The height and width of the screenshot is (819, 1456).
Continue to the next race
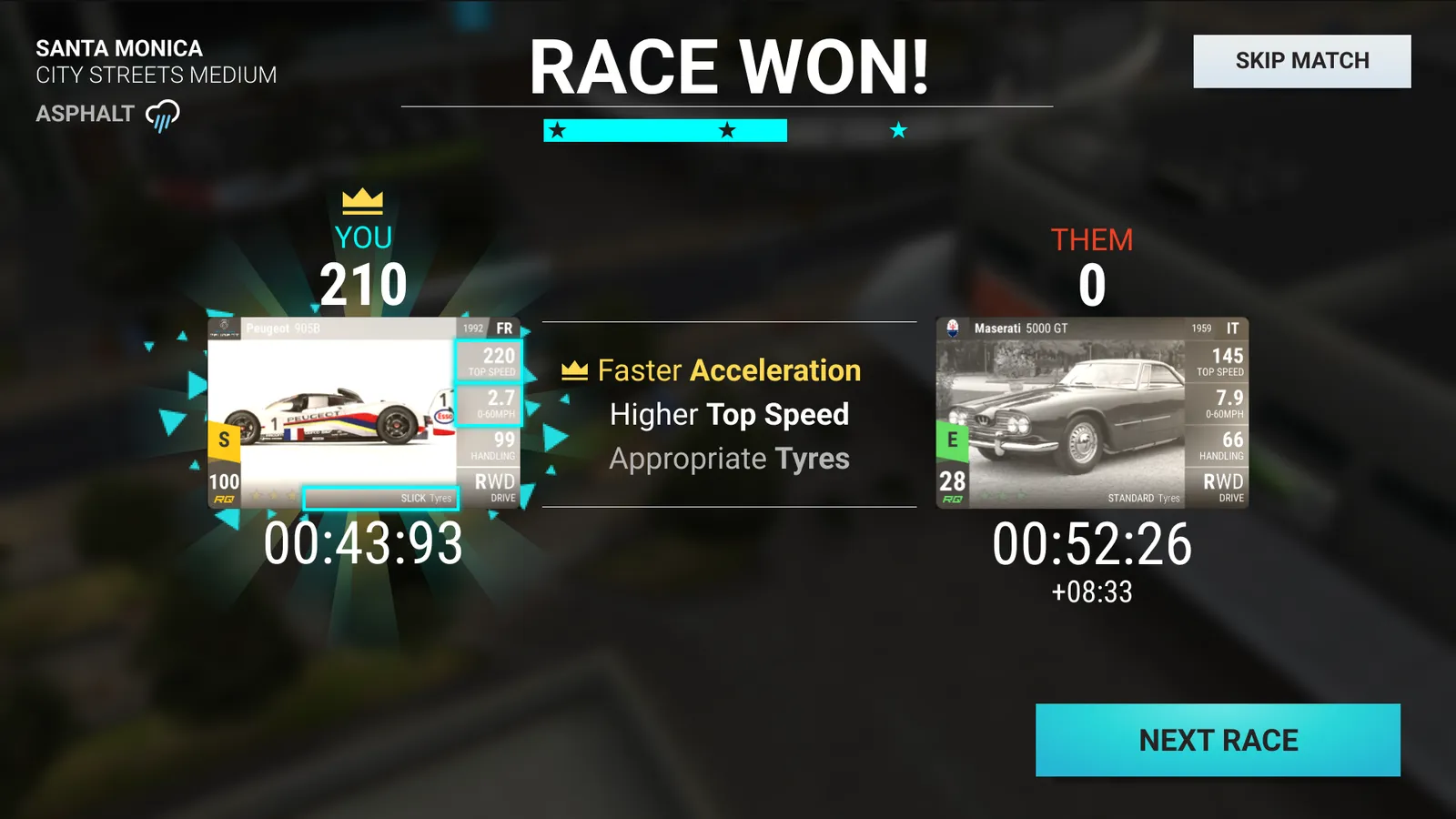pos(1218,740)
